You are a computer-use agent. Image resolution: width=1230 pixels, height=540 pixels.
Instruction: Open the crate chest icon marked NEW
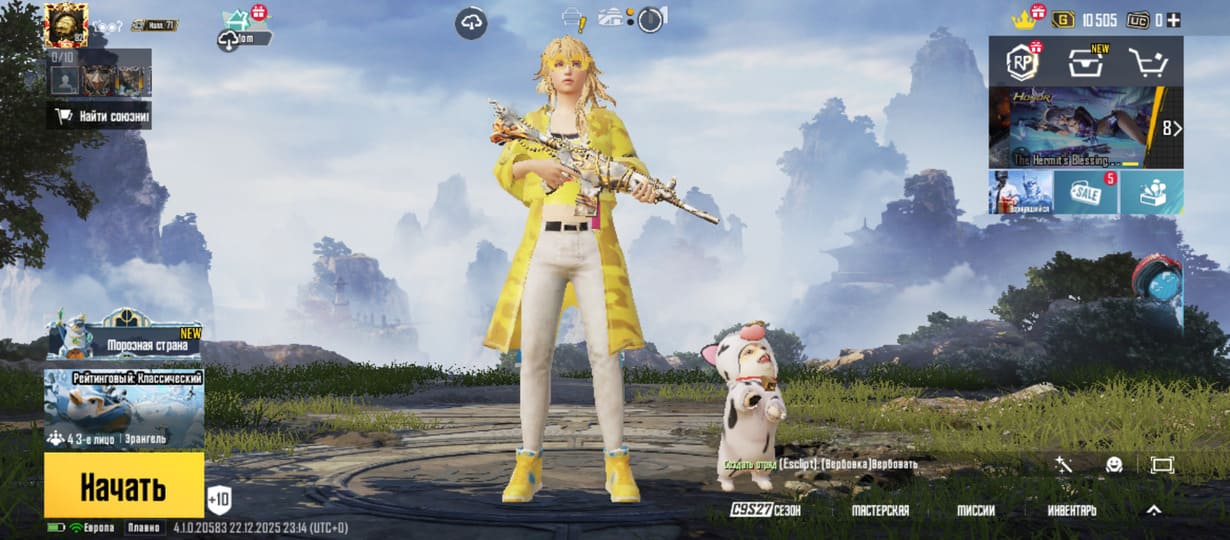[1085, 63]
